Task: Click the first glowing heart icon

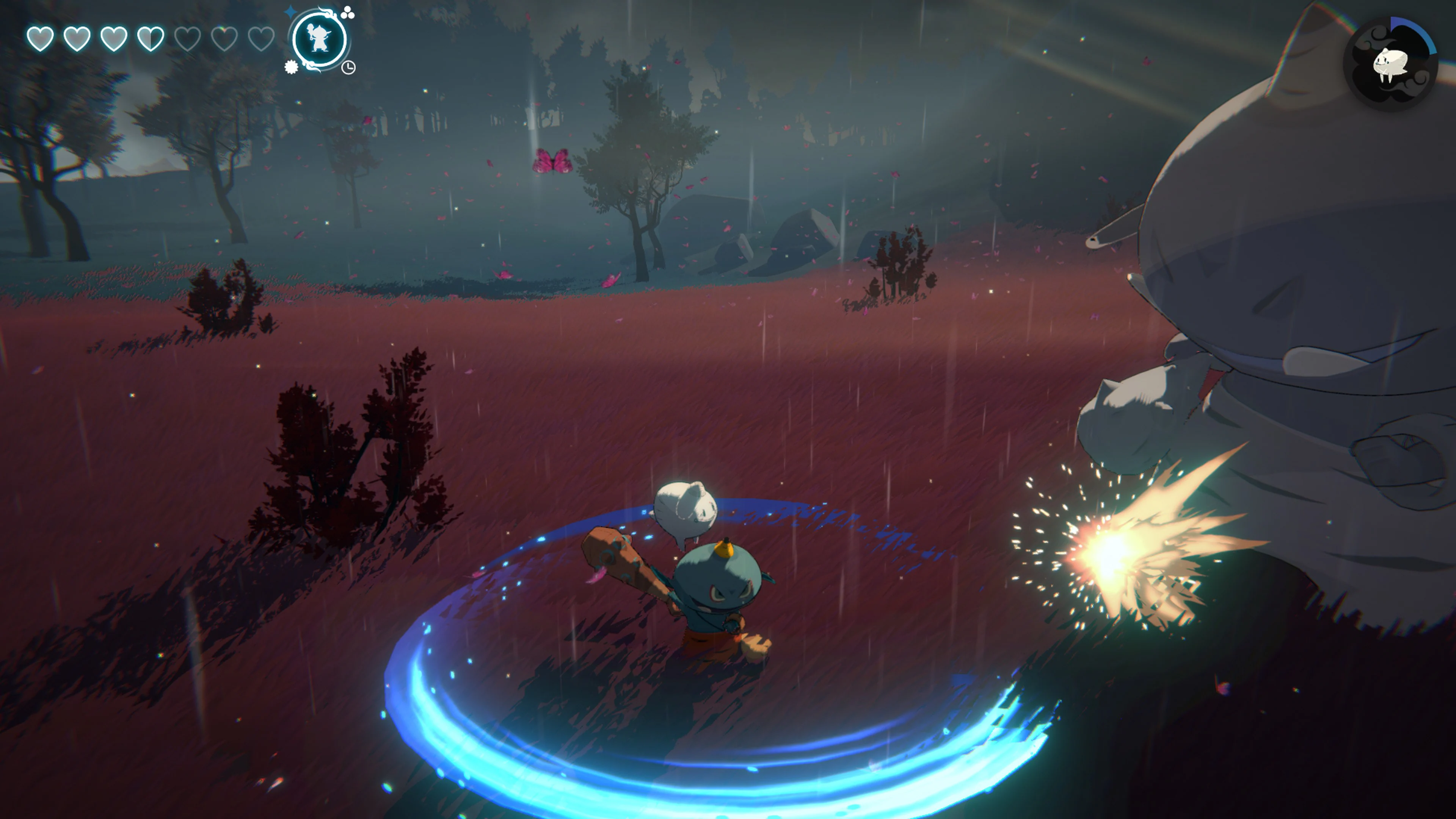Action: point(41,41)
